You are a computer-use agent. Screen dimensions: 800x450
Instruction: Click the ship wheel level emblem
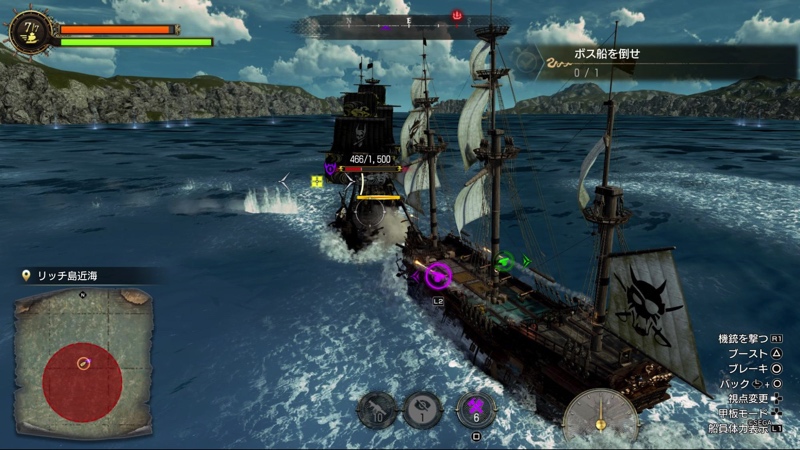point(30,29)
